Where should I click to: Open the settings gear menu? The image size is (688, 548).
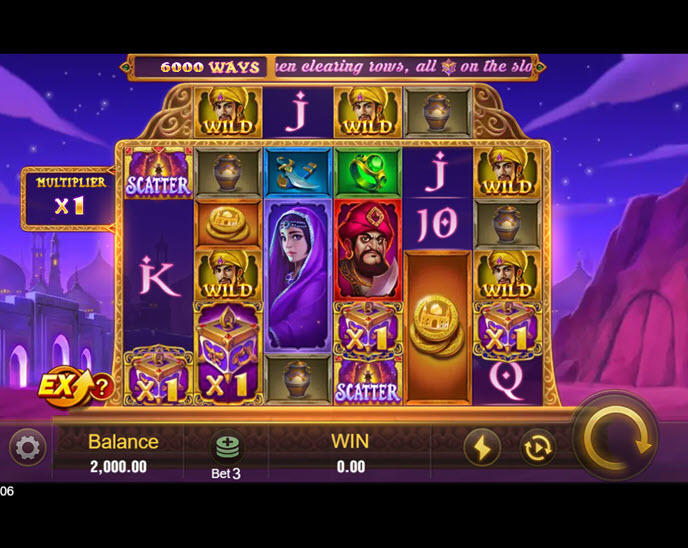click(27, 447)
